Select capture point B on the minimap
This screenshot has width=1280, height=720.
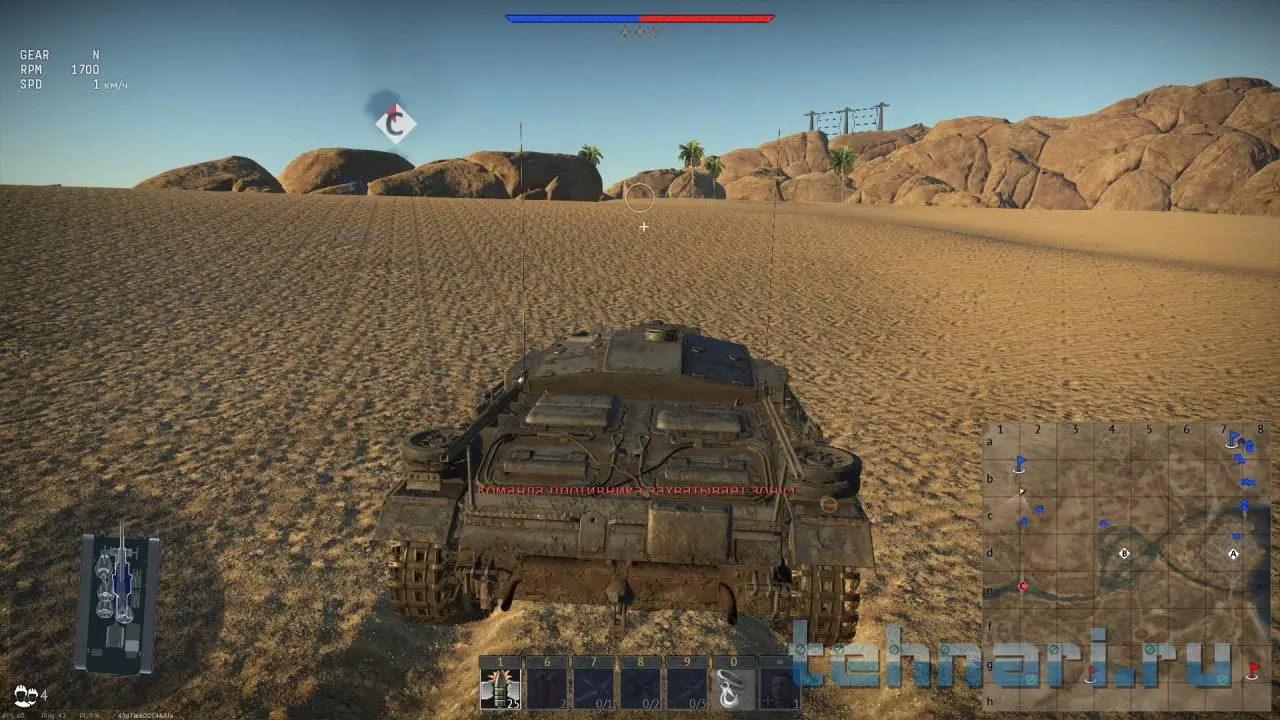tap(1124, 553)
